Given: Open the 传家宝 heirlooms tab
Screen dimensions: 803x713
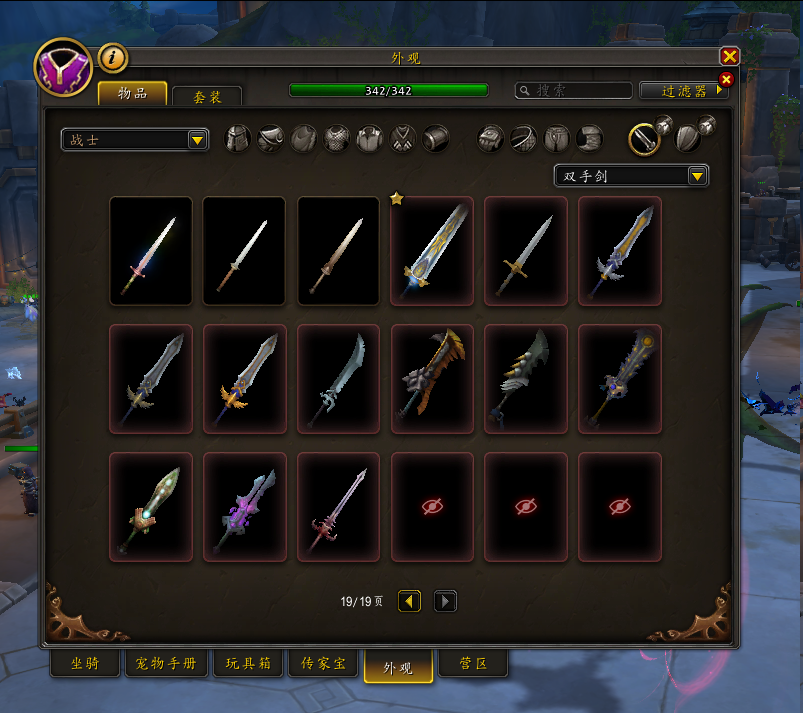Looking at the screenshot, I should tap(323, 664).
